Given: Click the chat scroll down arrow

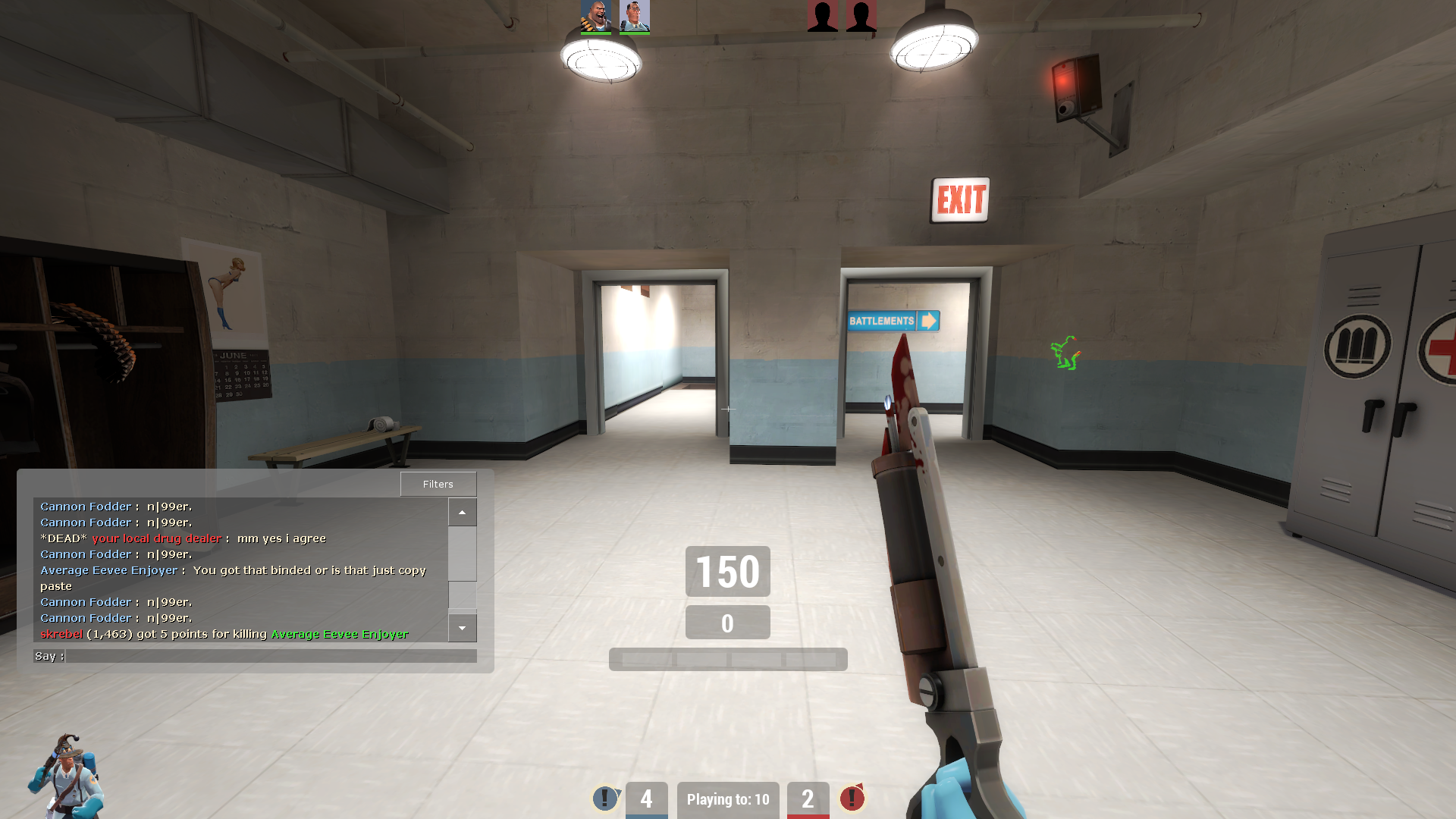Looking at the screenshot, I should click(462, 628).
